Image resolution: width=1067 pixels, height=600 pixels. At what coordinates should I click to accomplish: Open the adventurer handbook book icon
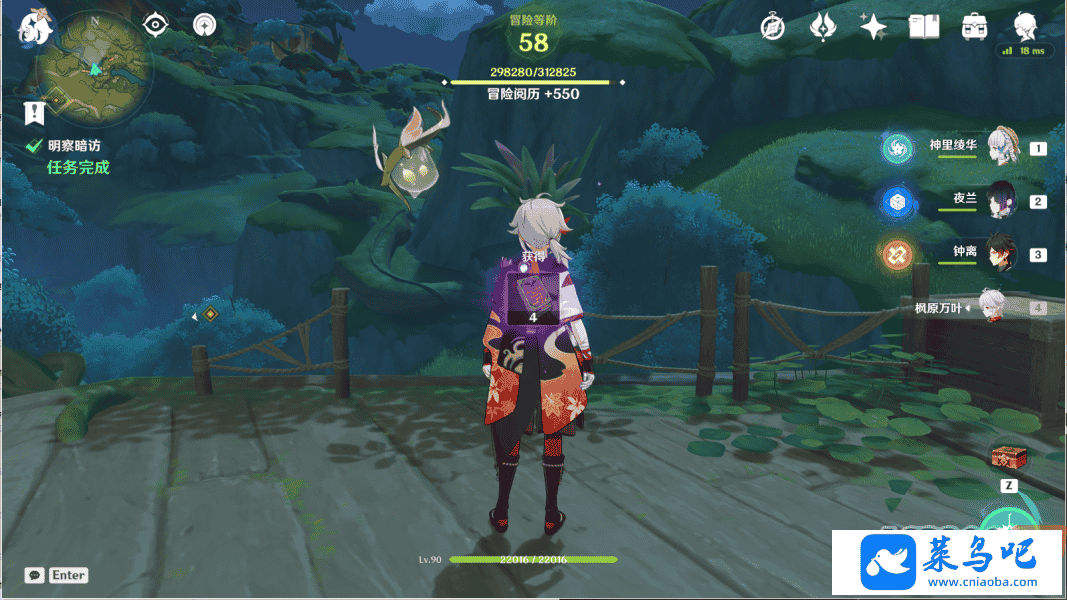pos(924,27)
